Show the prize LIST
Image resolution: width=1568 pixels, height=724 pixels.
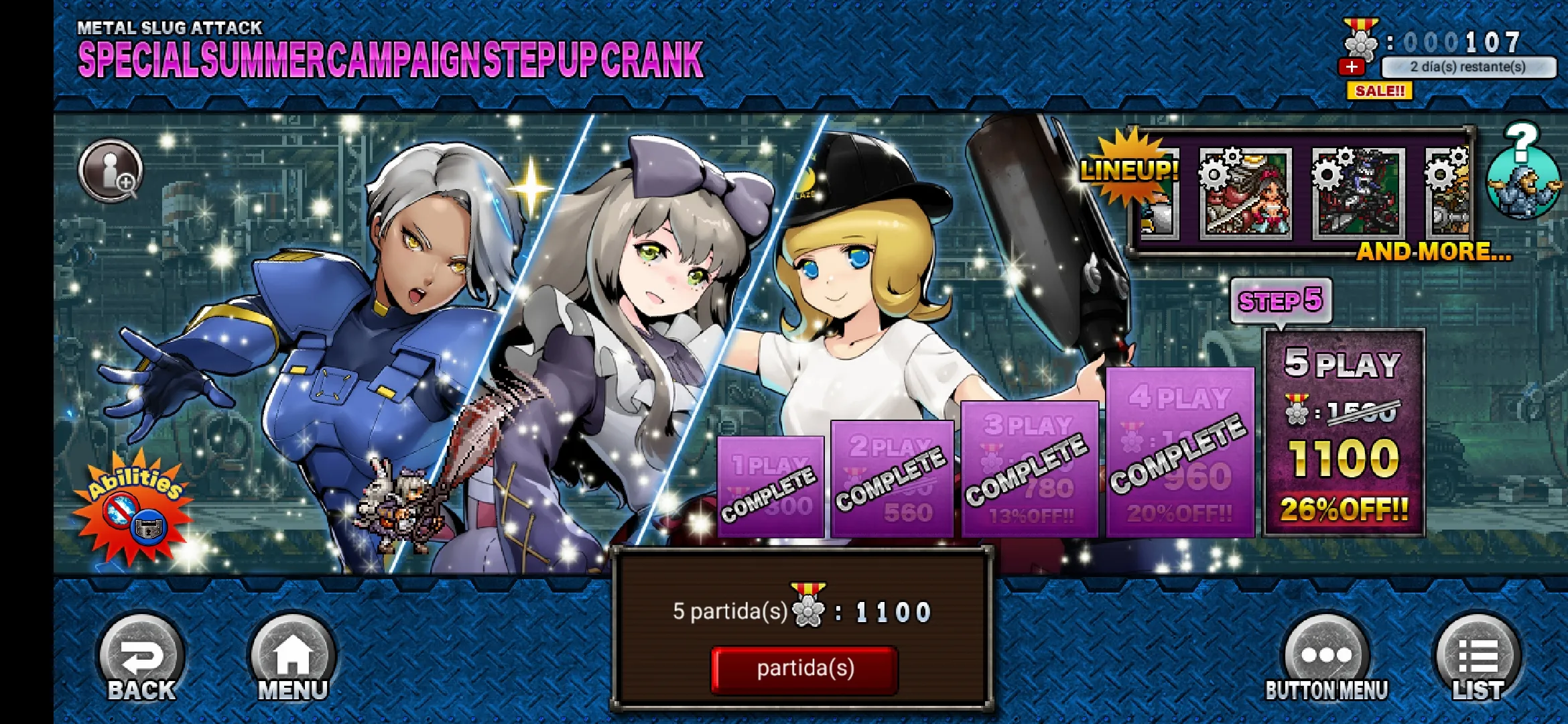[1478, 660]
